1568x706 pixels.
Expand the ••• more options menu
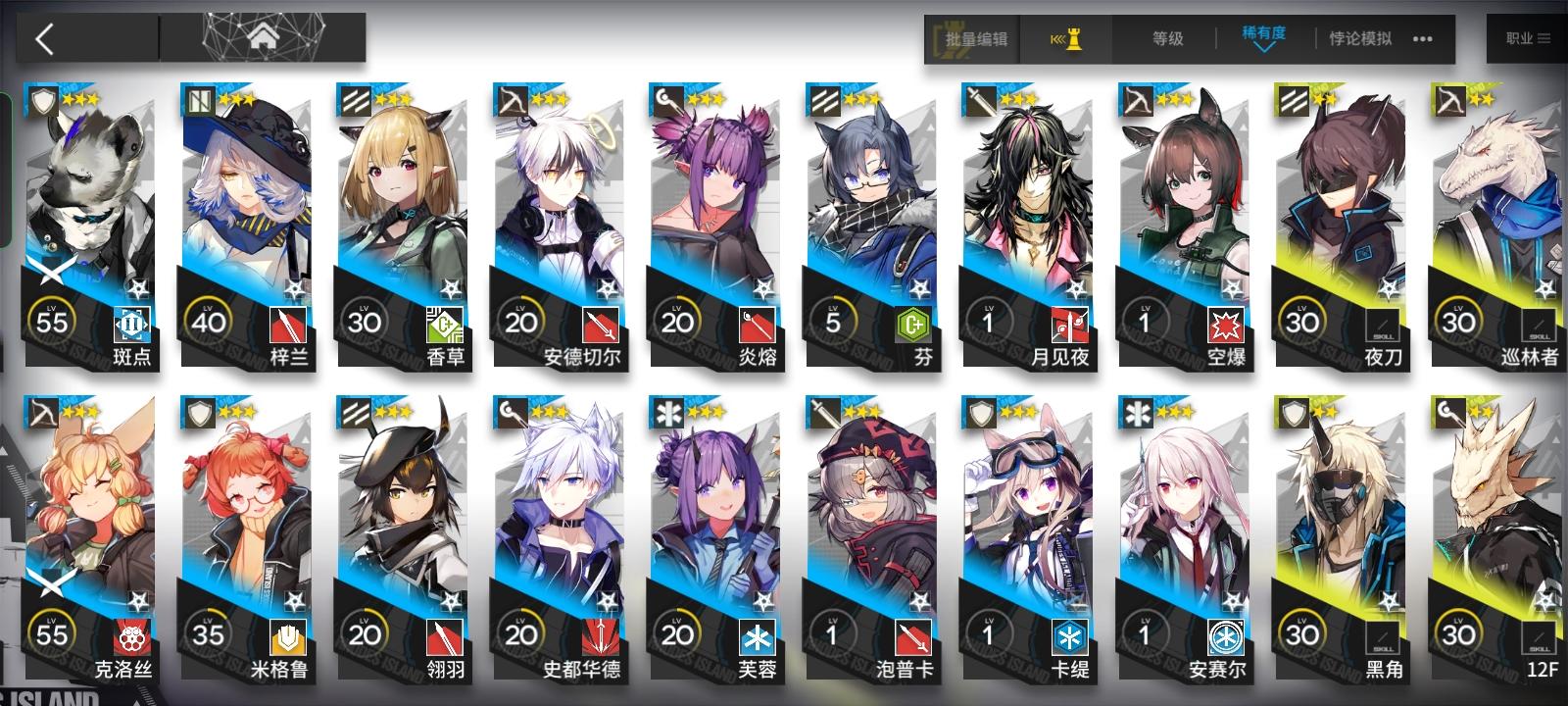point(1423,40)
